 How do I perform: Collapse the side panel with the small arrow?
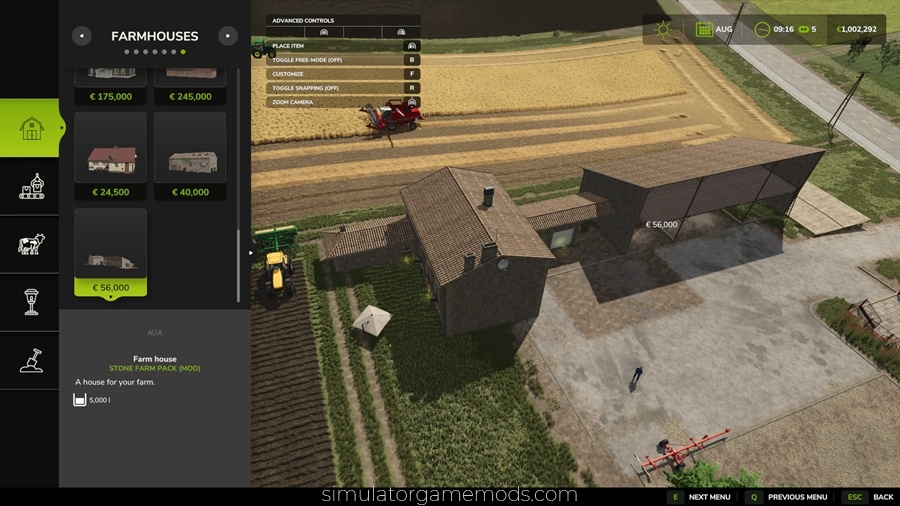251,253
